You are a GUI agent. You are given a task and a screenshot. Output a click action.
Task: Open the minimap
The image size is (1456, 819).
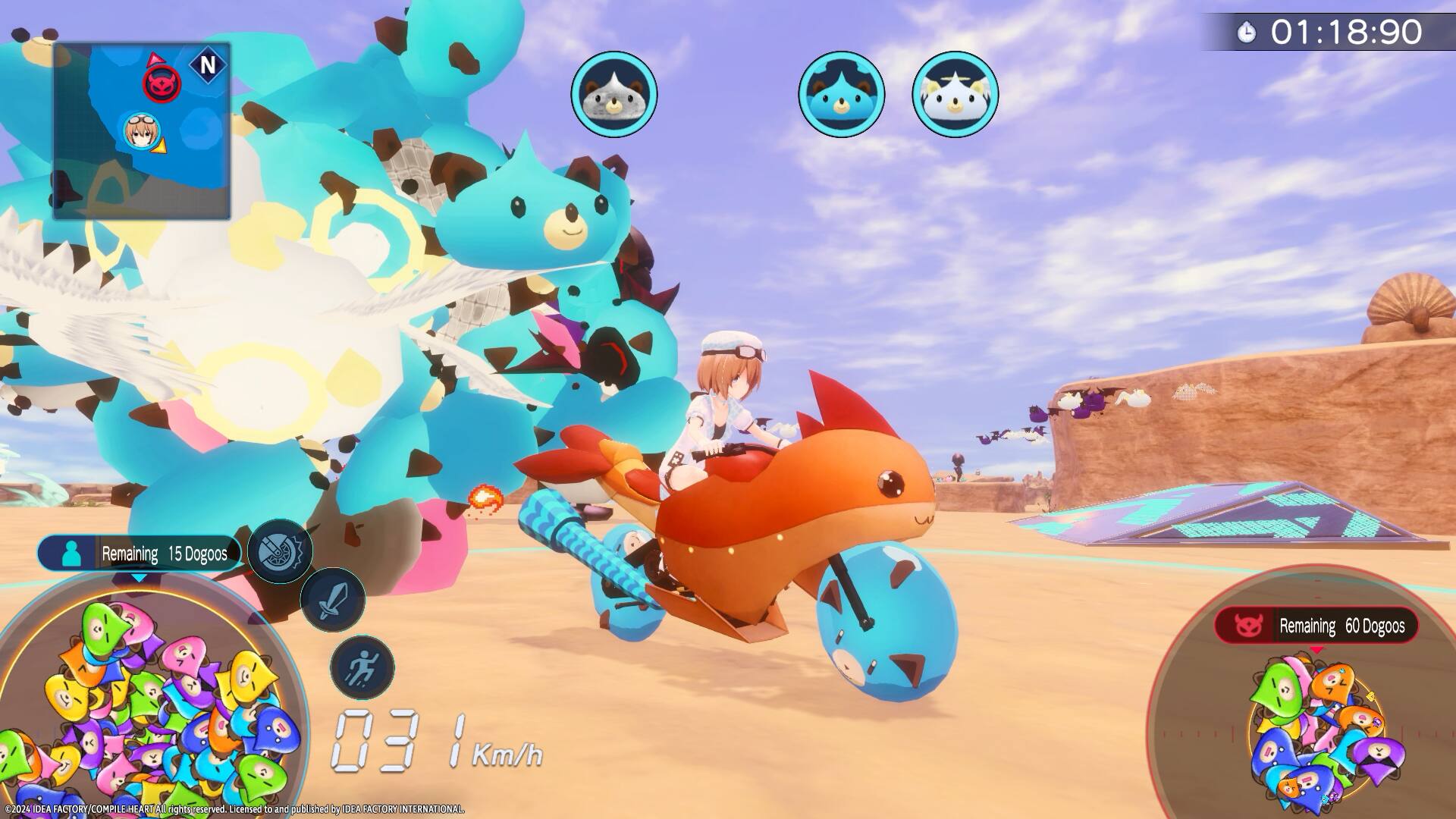pos(141,131)
